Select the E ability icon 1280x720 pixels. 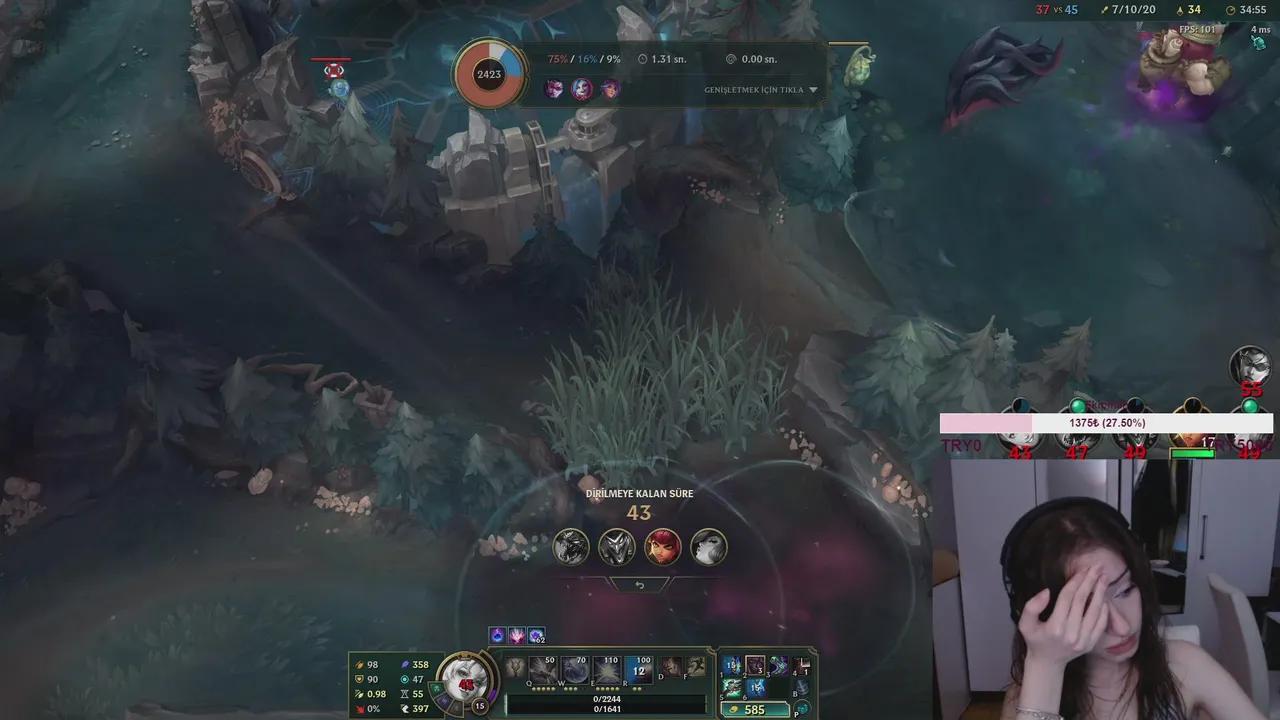click(x=607, y=669)
